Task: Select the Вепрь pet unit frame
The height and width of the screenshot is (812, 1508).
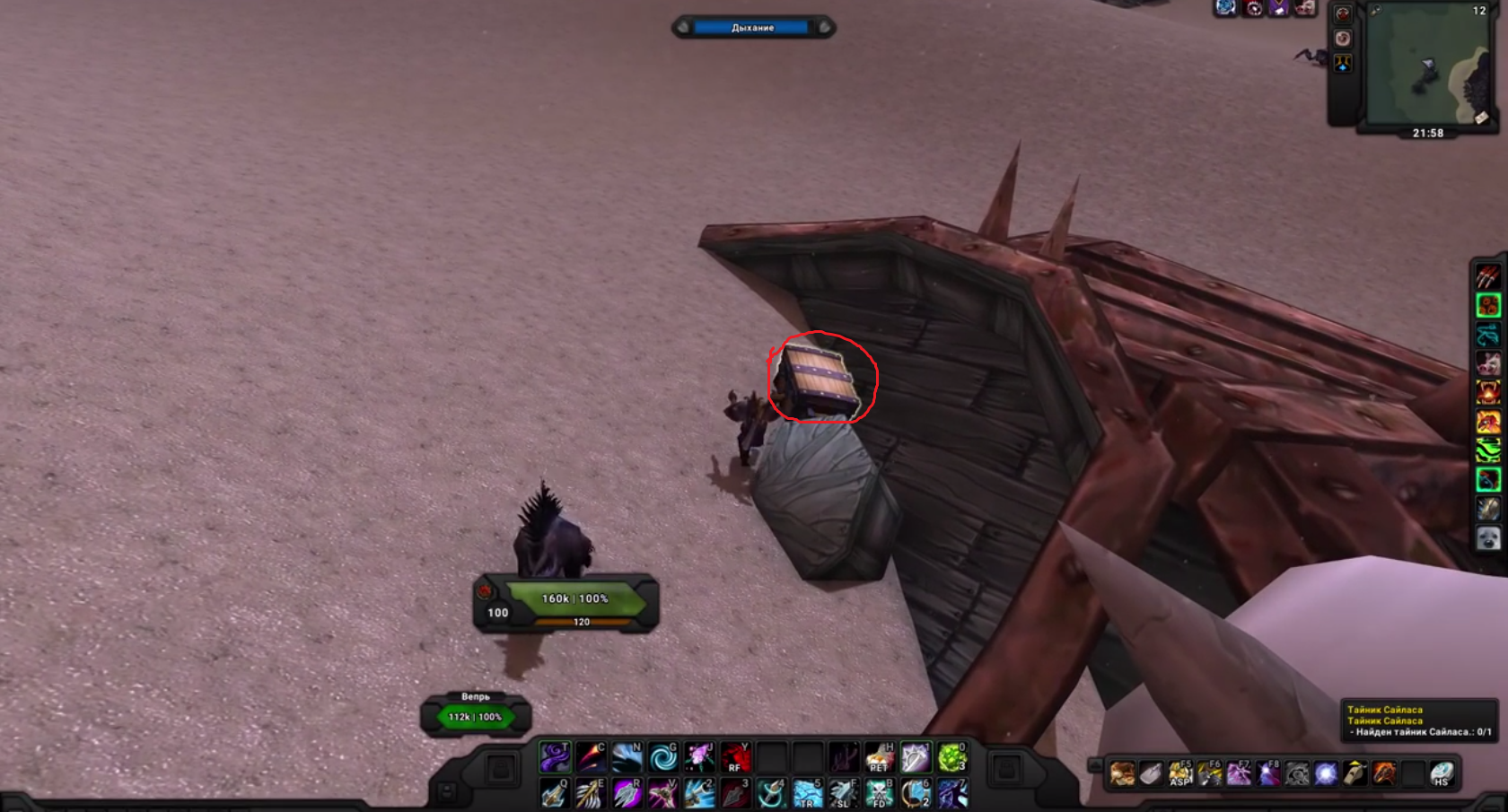Action: [x=476, y=715]
